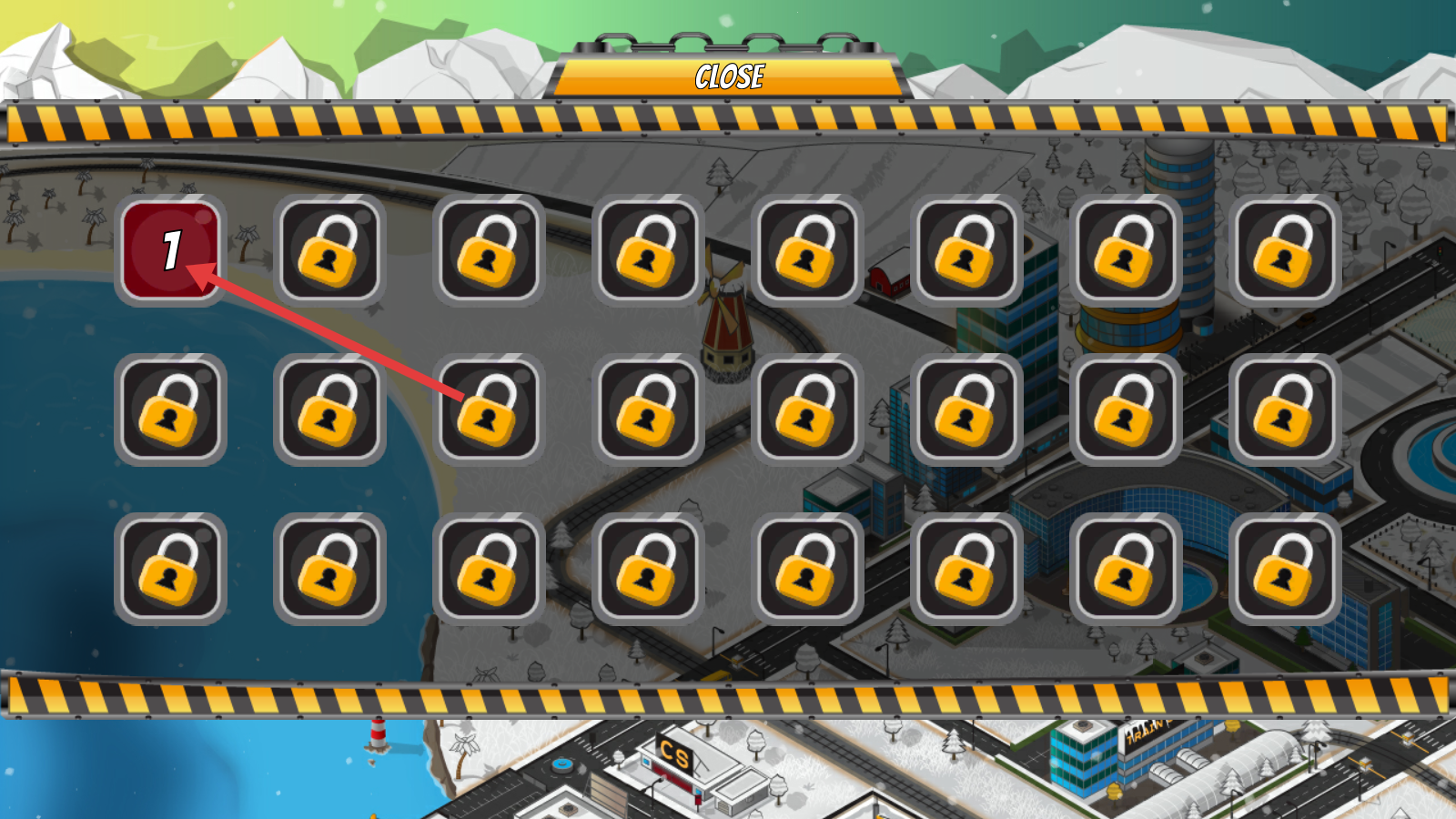Select level 1 tile

click(x=170, y=249)
